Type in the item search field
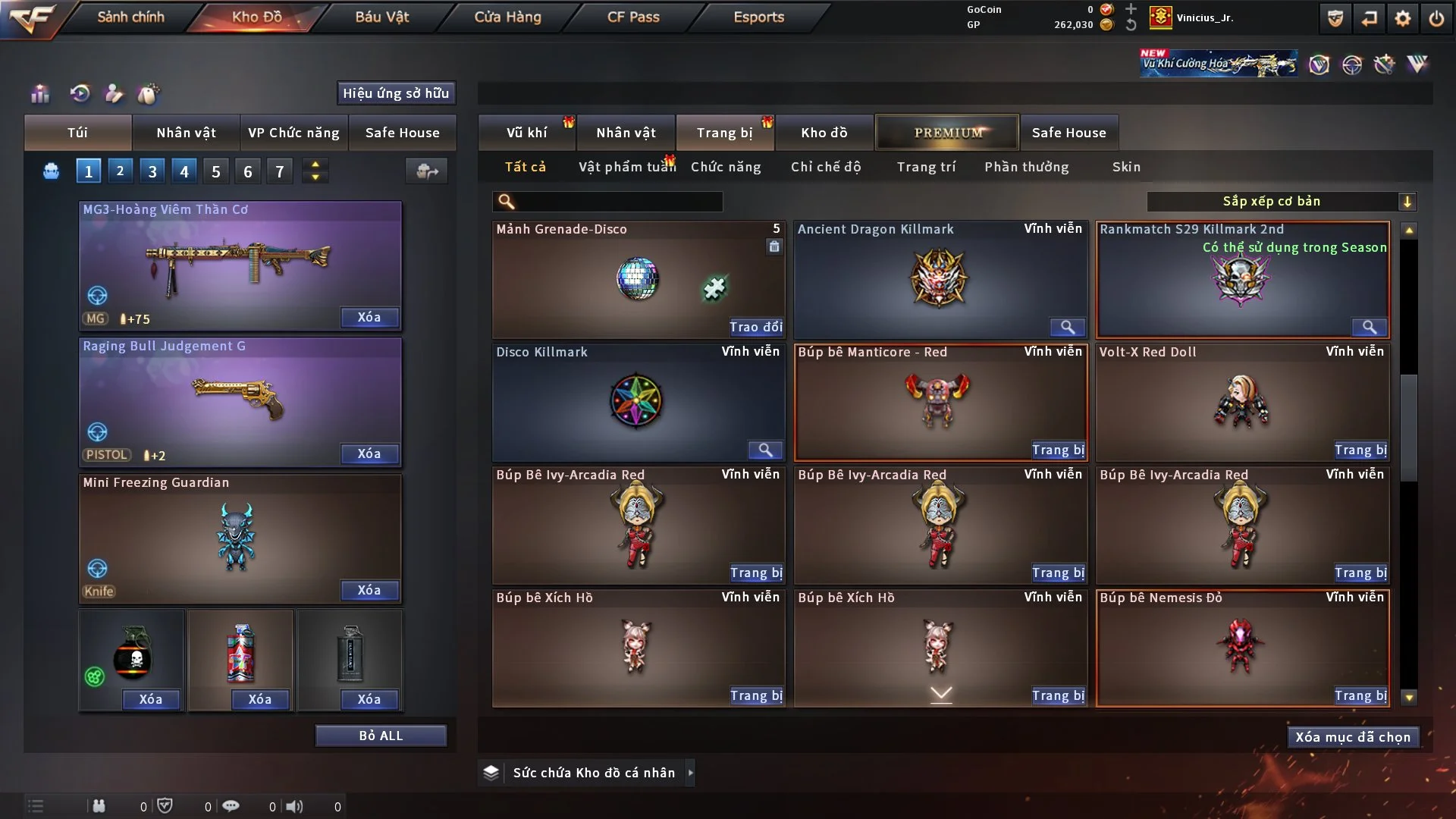Screen dimensions: 1456x819 tap(618, 202)
